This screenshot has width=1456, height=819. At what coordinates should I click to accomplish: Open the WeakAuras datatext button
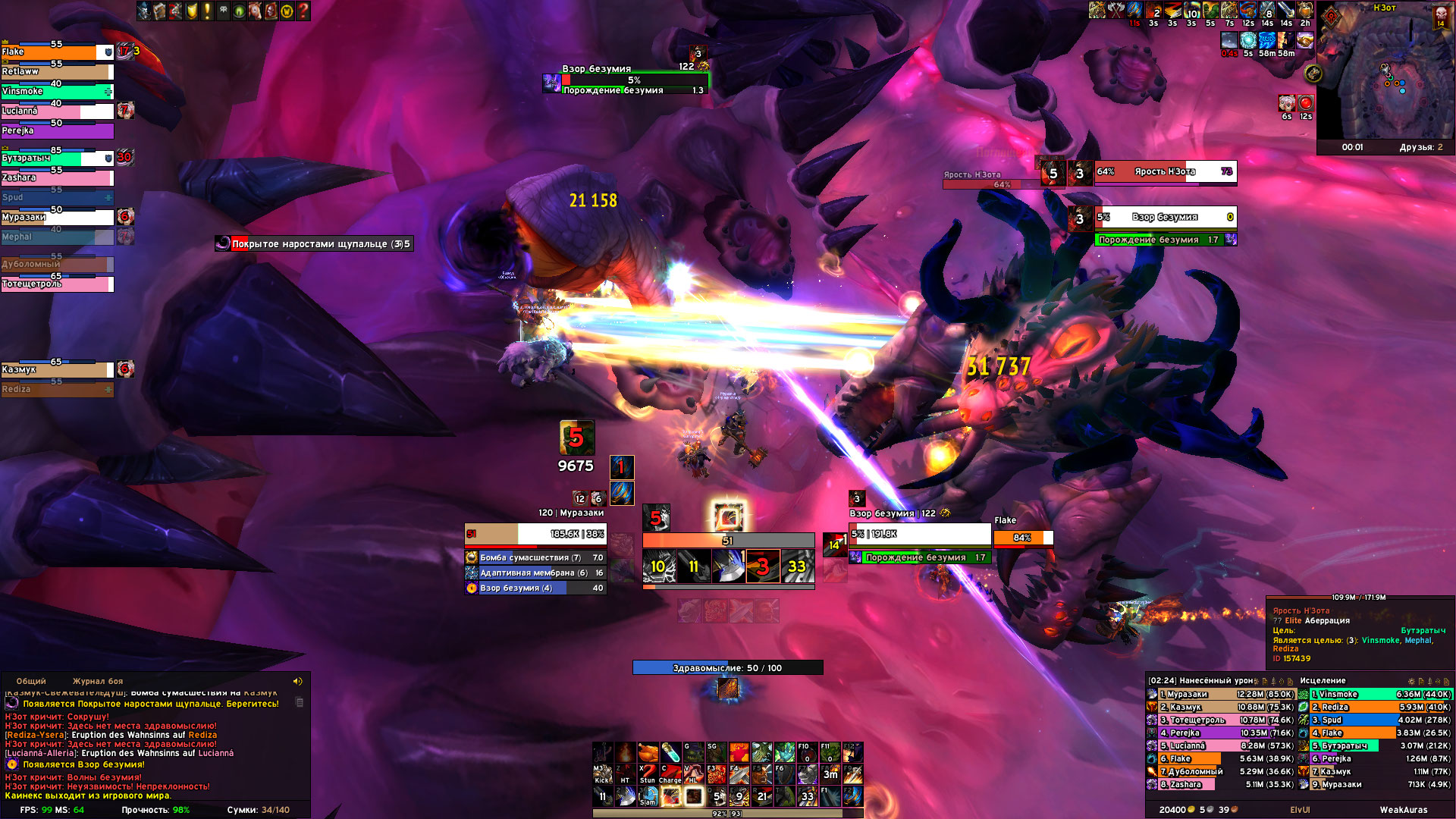click(x=1403, y=810)
